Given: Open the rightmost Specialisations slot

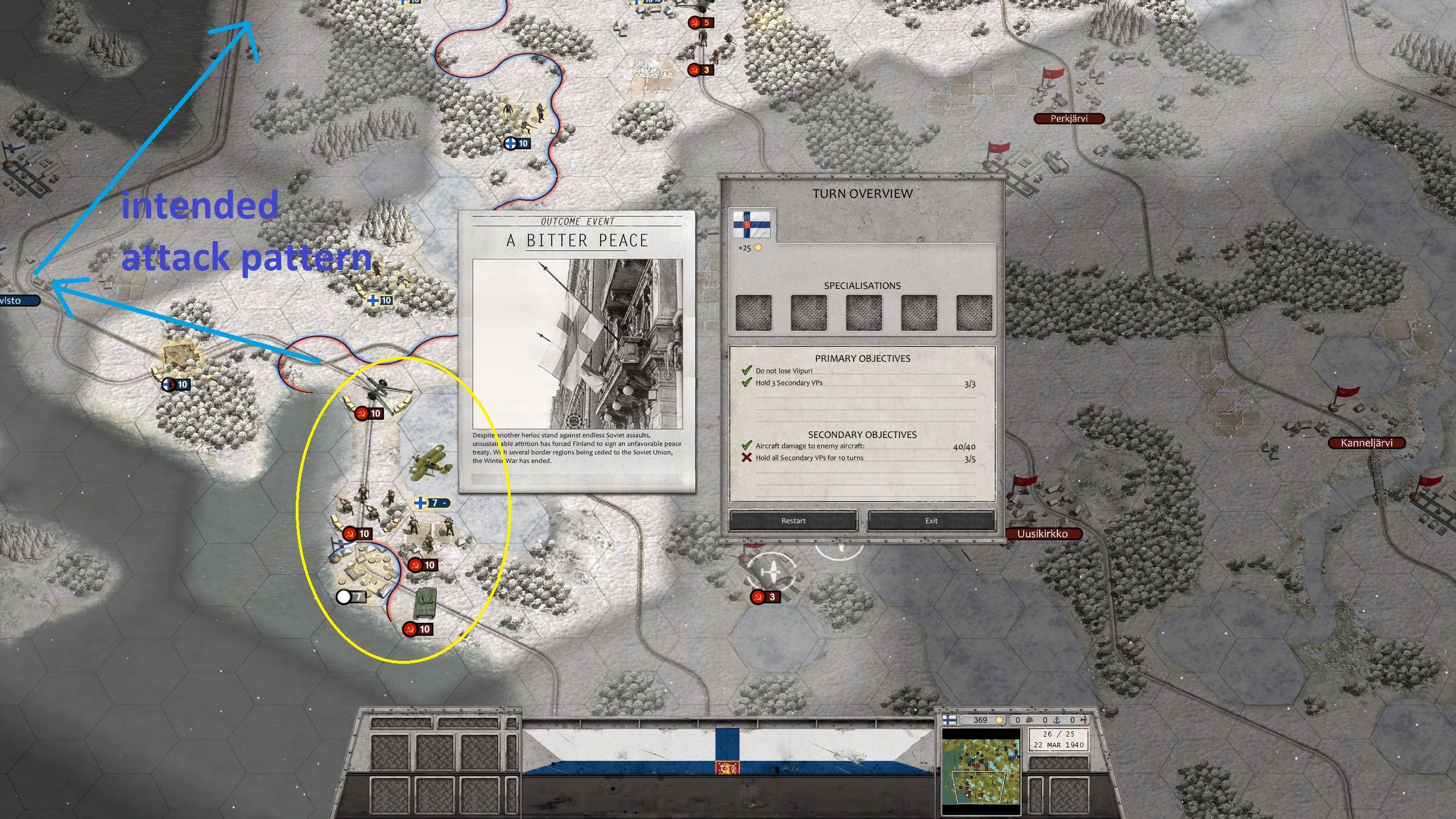Looking at the screenshot, I should (974, 312).
